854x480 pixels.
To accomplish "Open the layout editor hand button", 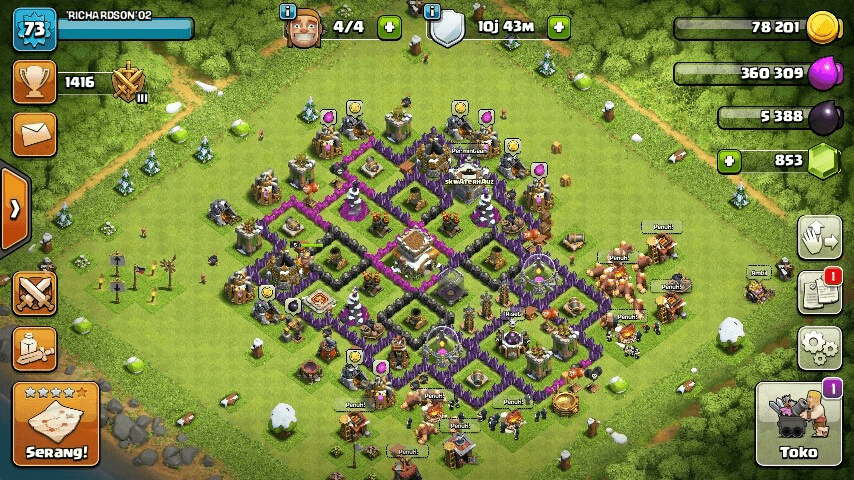I will pyautogui.click(x=819, y=237).
